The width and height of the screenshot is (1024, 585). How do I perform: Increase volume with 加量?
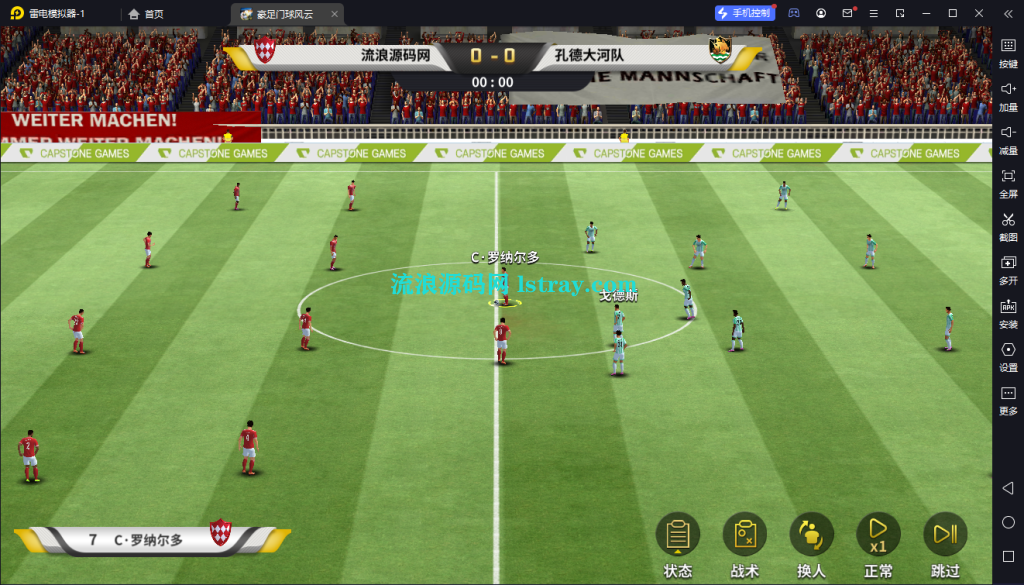coord(1008,95)
